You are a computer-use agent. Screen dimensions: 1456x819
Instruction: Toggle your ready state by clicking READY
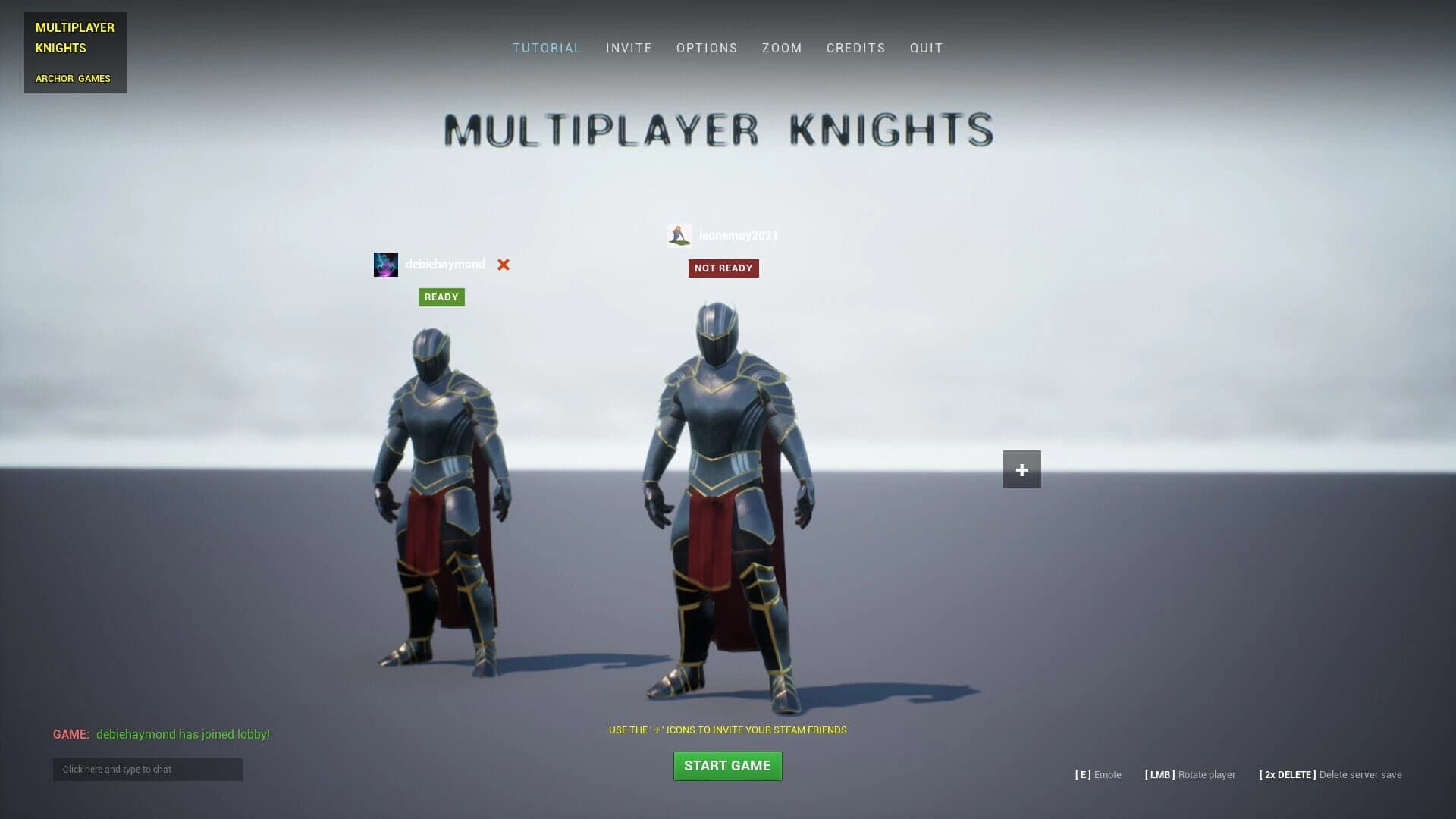[x=441, y=297]
